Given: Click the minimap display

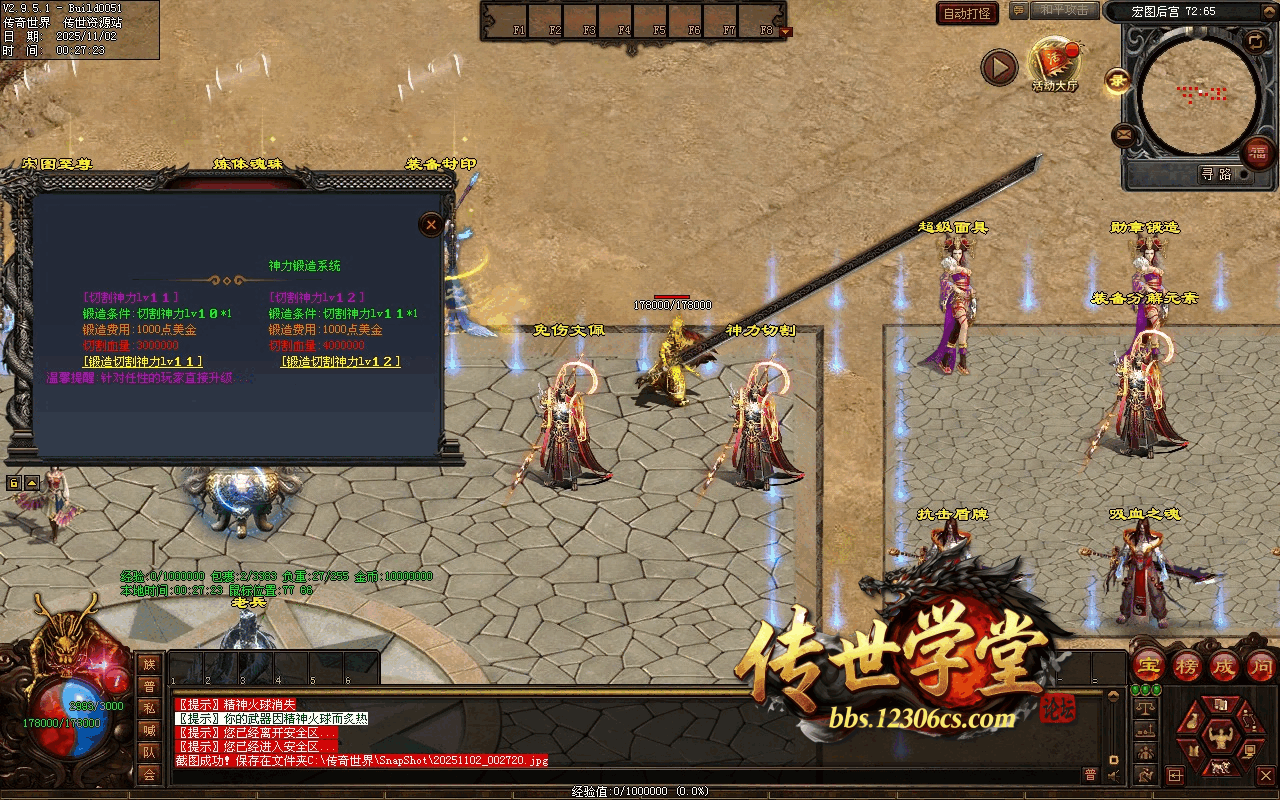Looking at the screenshot, I should coord(1199,95).
